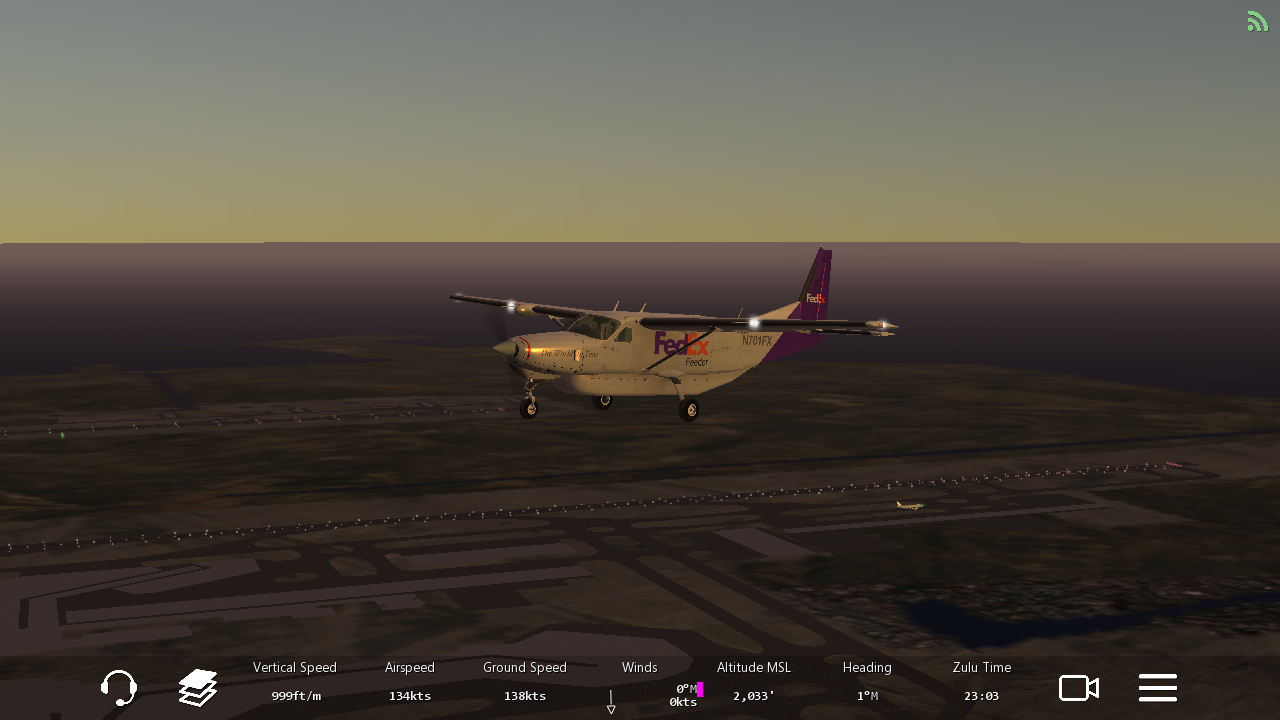The image size is (1280, 720).
Task: Open the stacked layers map icon
Action: click(198, 688)
